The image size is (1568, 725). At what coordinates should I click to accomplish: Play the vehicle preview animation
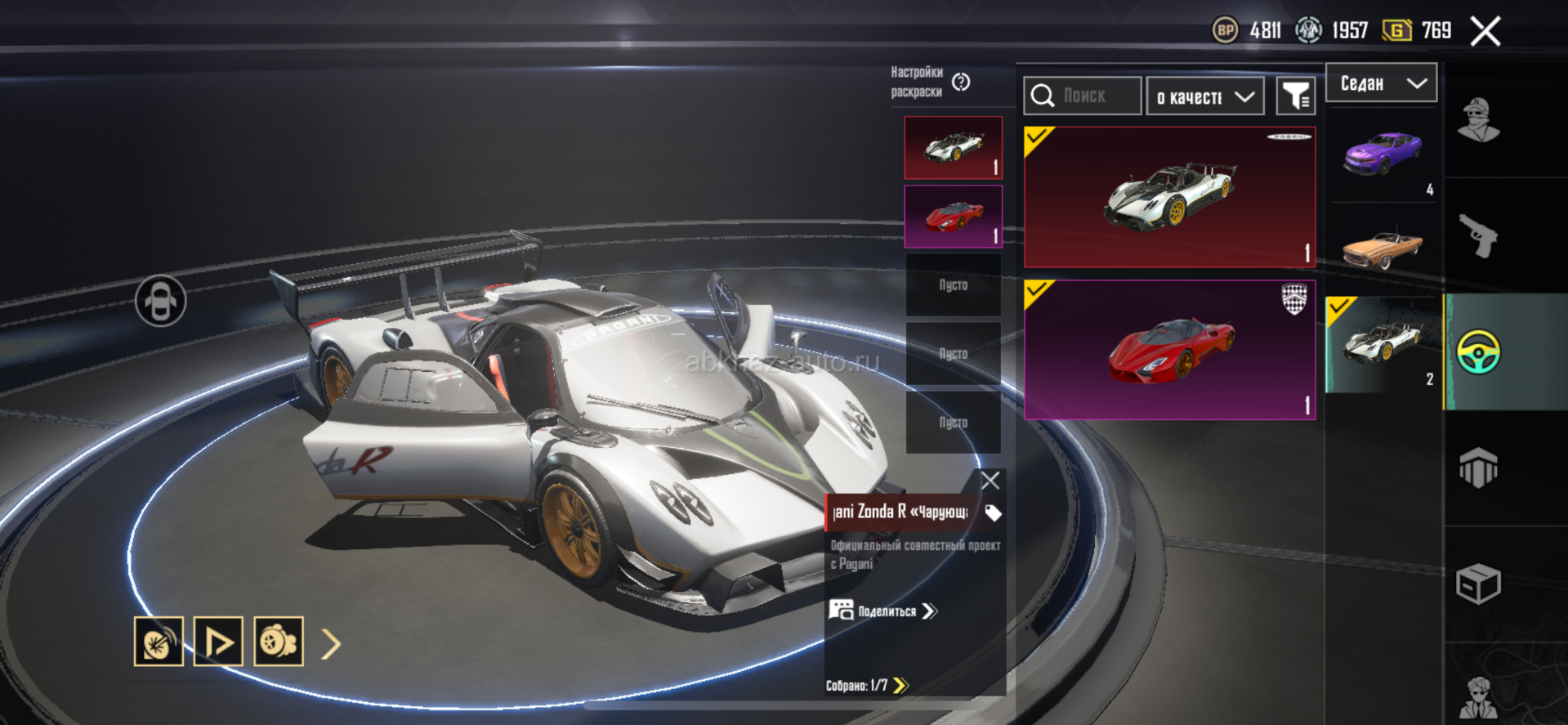tap(218, 642)
